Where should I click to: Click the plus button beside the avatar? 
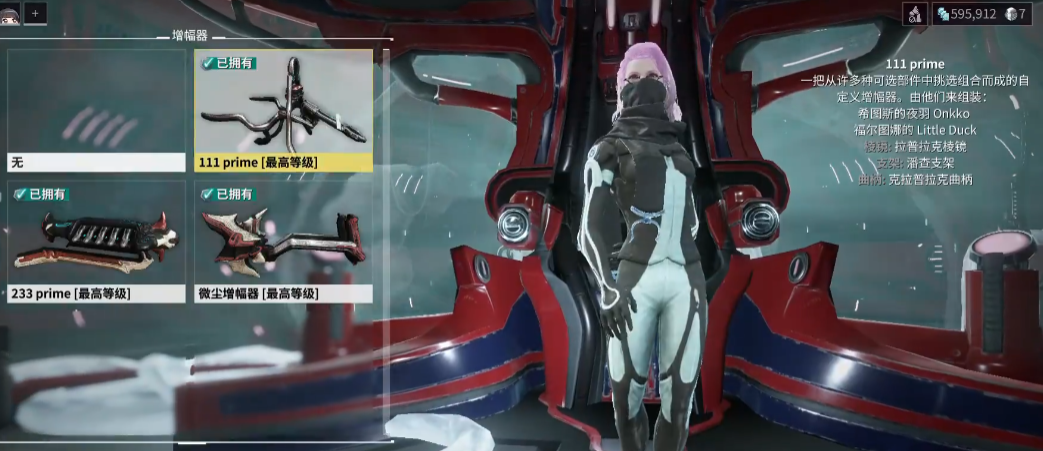click(x=35, y=13)
